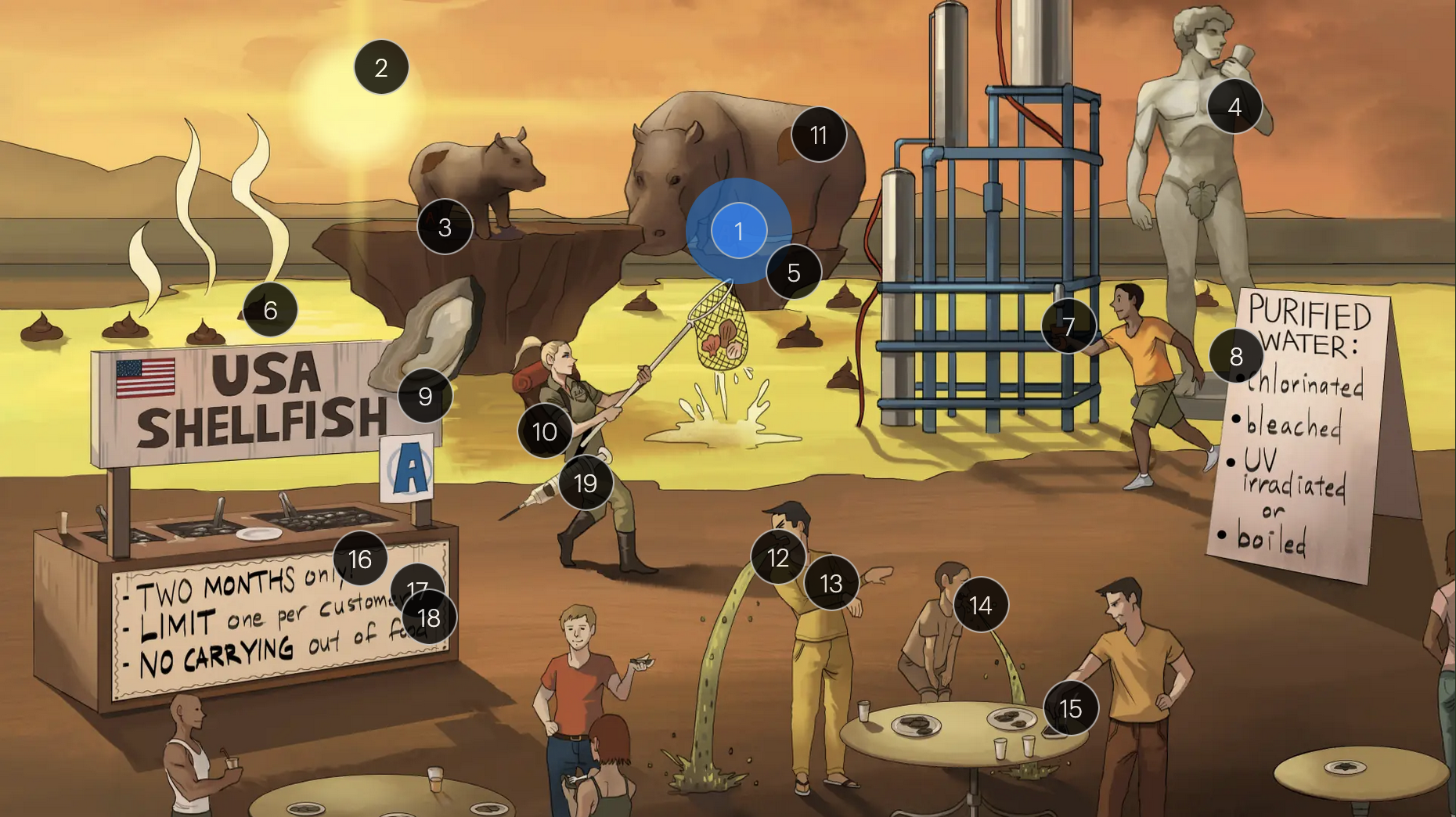Click hotspot number 10
Image resolution: width=1456 pixels, height=817 pixels.
point(545,431)
